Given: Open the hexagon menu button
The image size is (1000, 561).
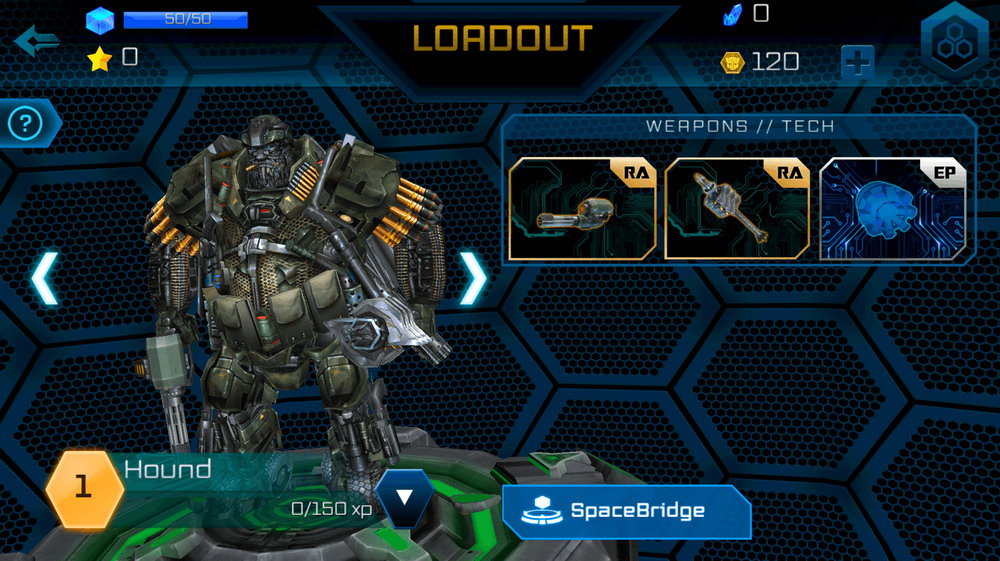Looking at the screenshot, I should tap(955, 39).
